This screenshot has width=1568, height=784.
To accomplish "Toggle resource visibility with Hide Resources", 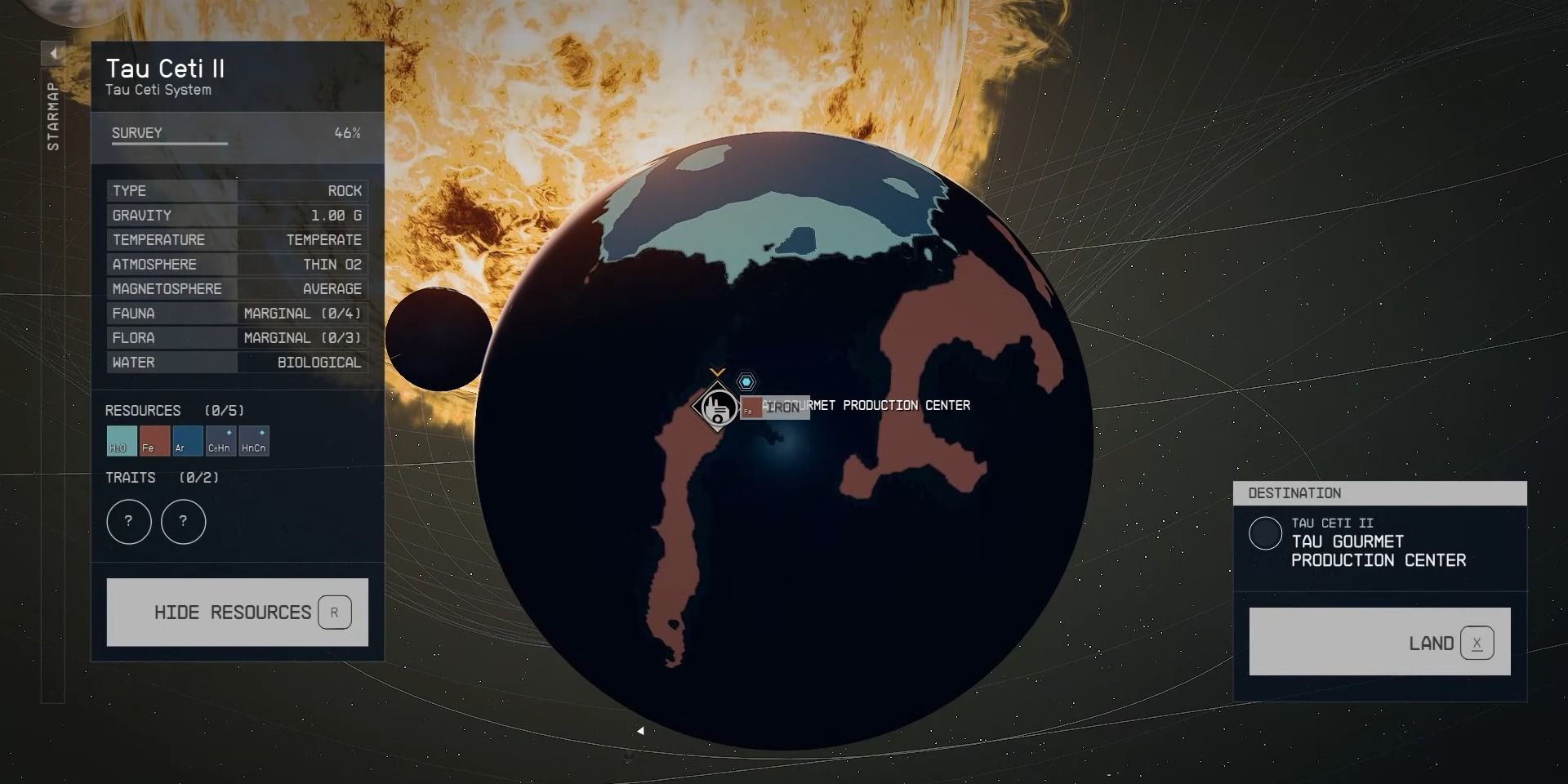I will [x=237, y=612].
